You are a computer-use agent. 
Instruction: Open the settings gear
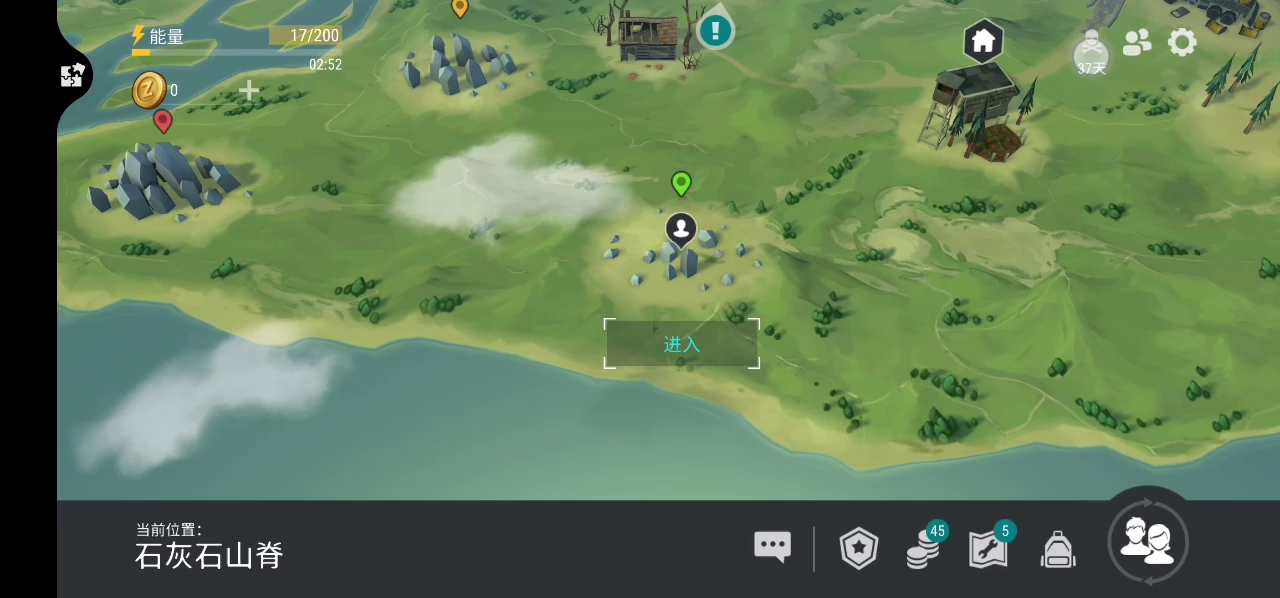[1182, 42]
